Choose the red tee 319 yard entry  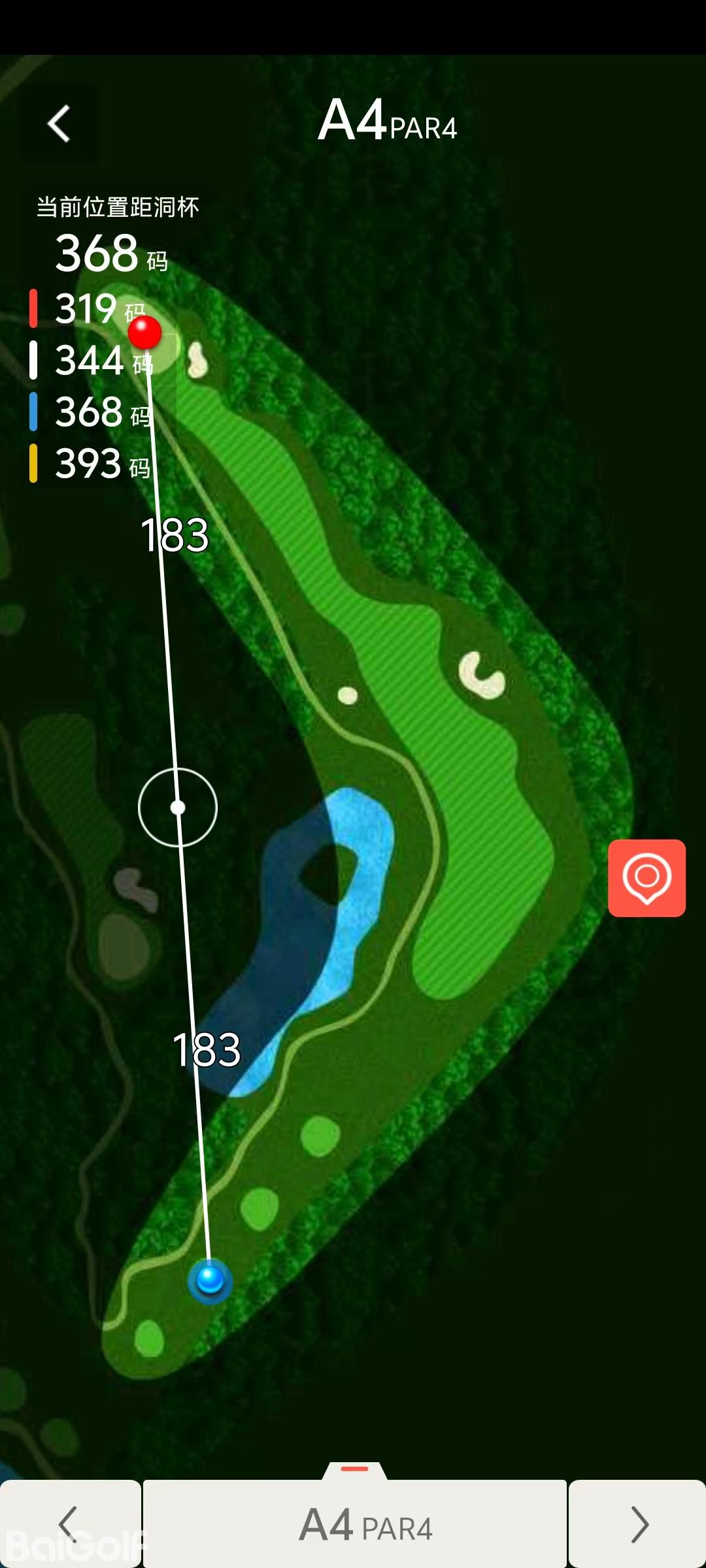click(88, 308)
